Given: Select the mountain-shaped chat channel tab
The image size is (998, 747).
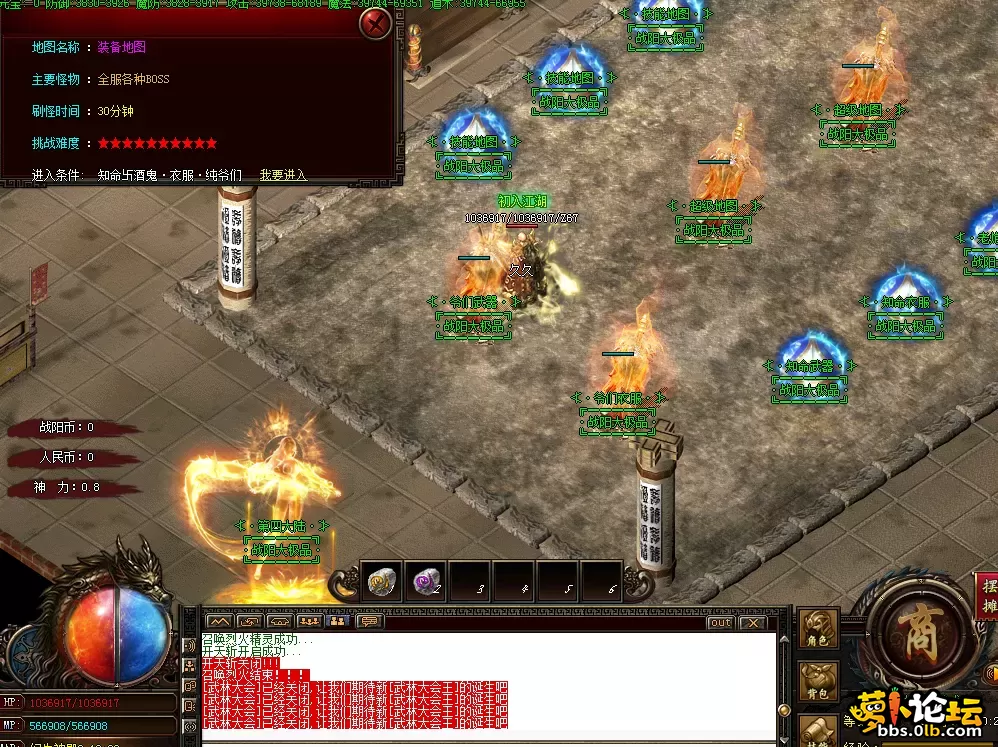Looking at the screenshot, I should [x=219, y=622].
